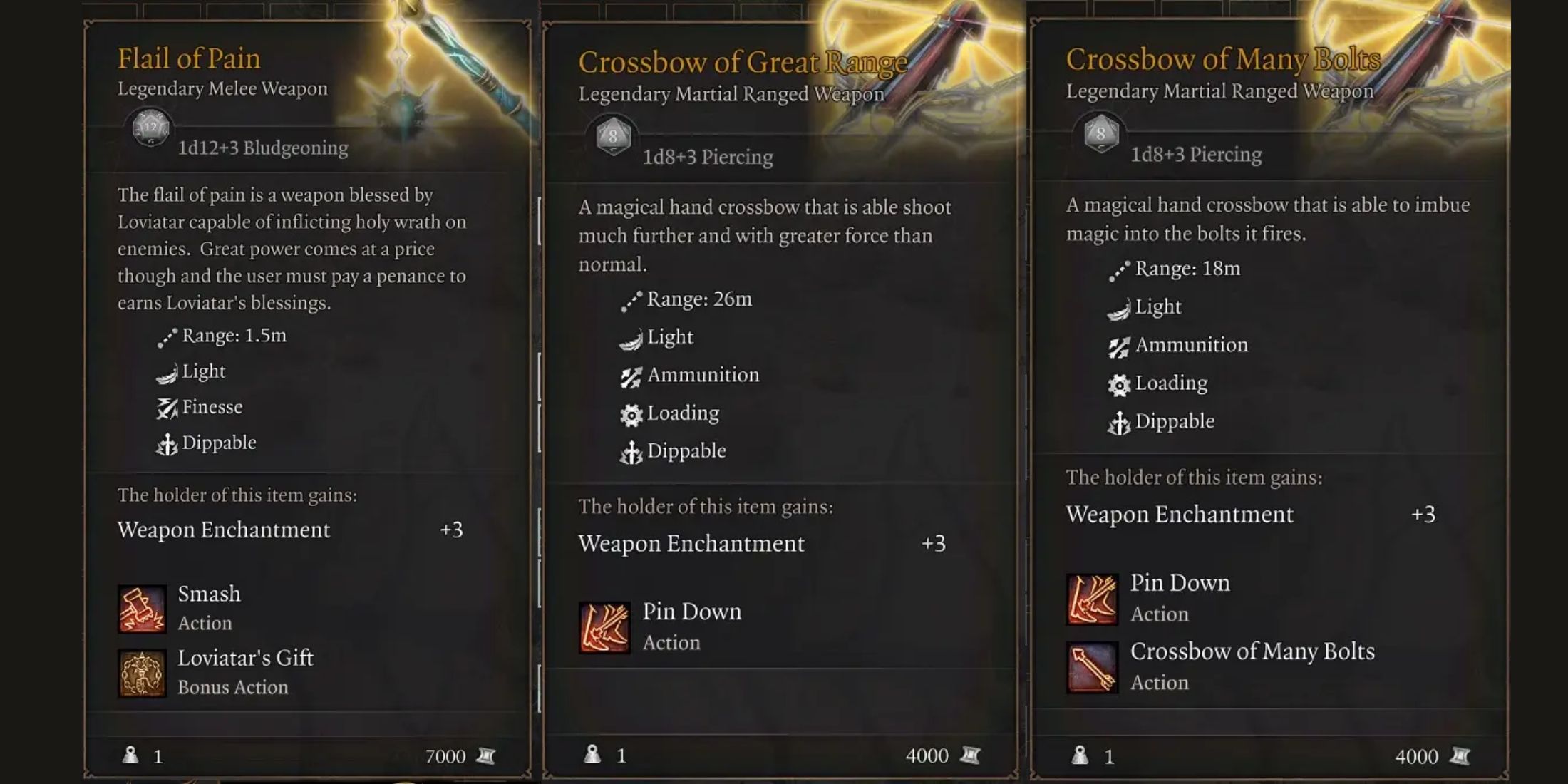Click the Loviatar's Gift bonus action icon
Screen dimensions: 1568x784
pos(143,673)
